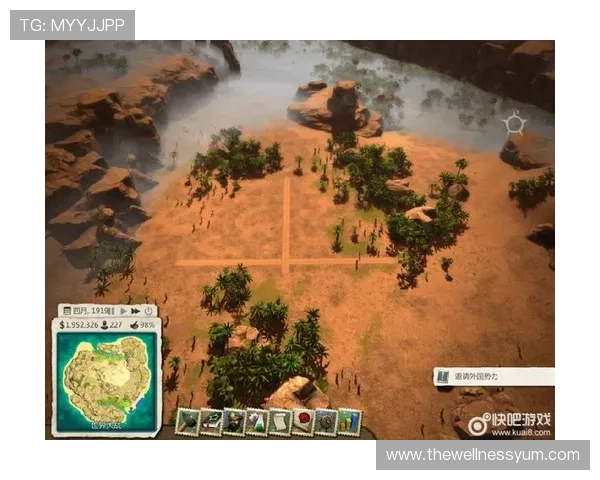Viewport: 600px width, 480px height.
Task: Set normal speed with the play arrow
Action: [x=124, y=311]
